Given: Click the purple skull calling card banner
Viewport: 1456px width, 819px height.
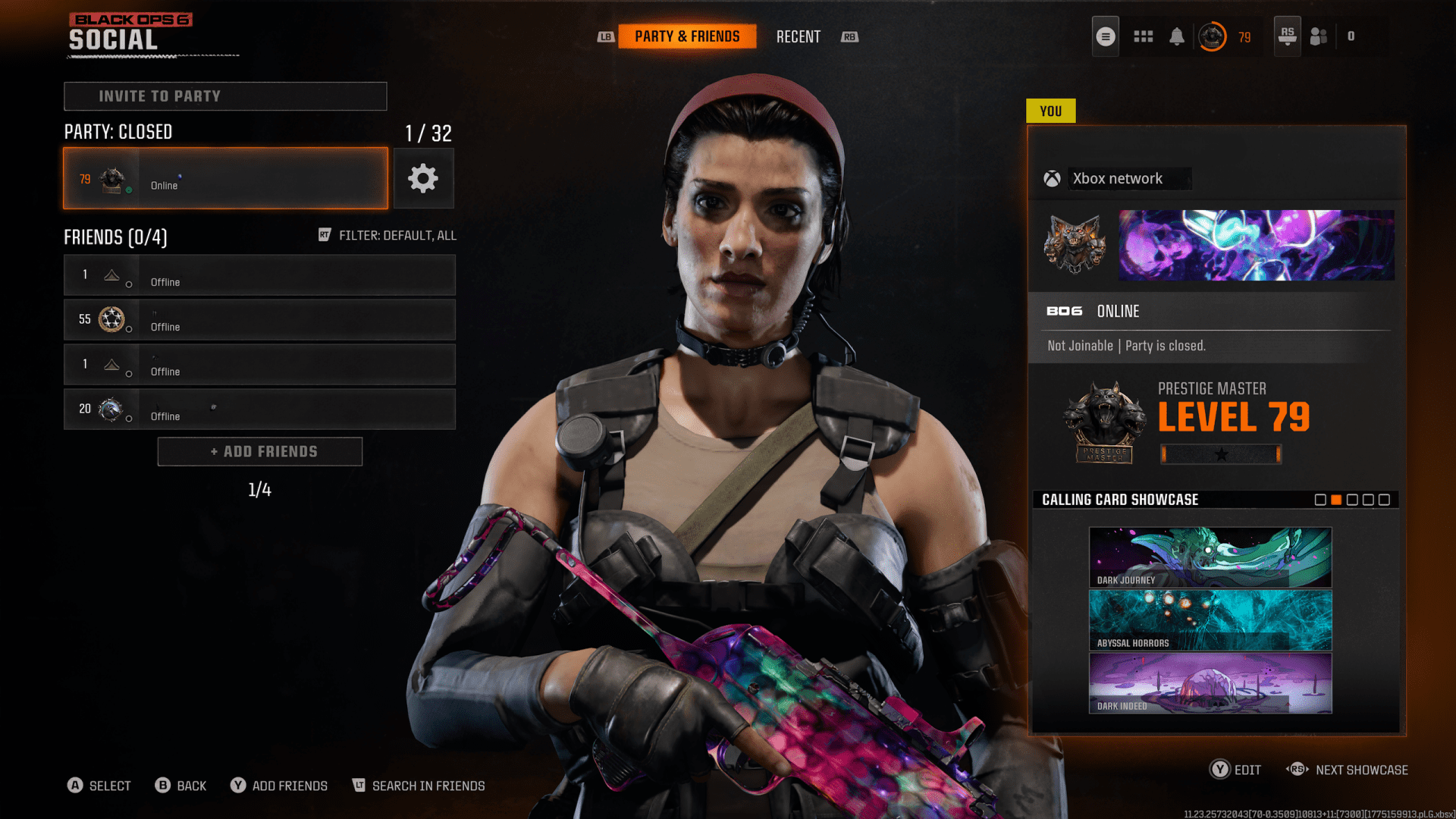Looking at the screenshot, I should (x=1256, y=245).
